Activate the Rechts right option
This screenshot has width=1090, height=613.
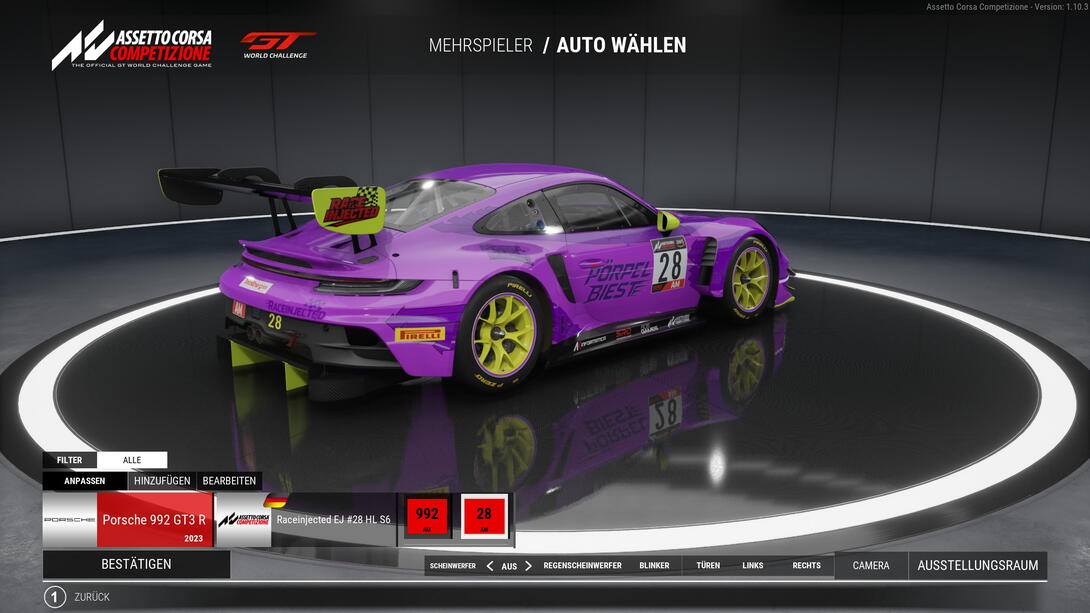(x=806, y=566)
